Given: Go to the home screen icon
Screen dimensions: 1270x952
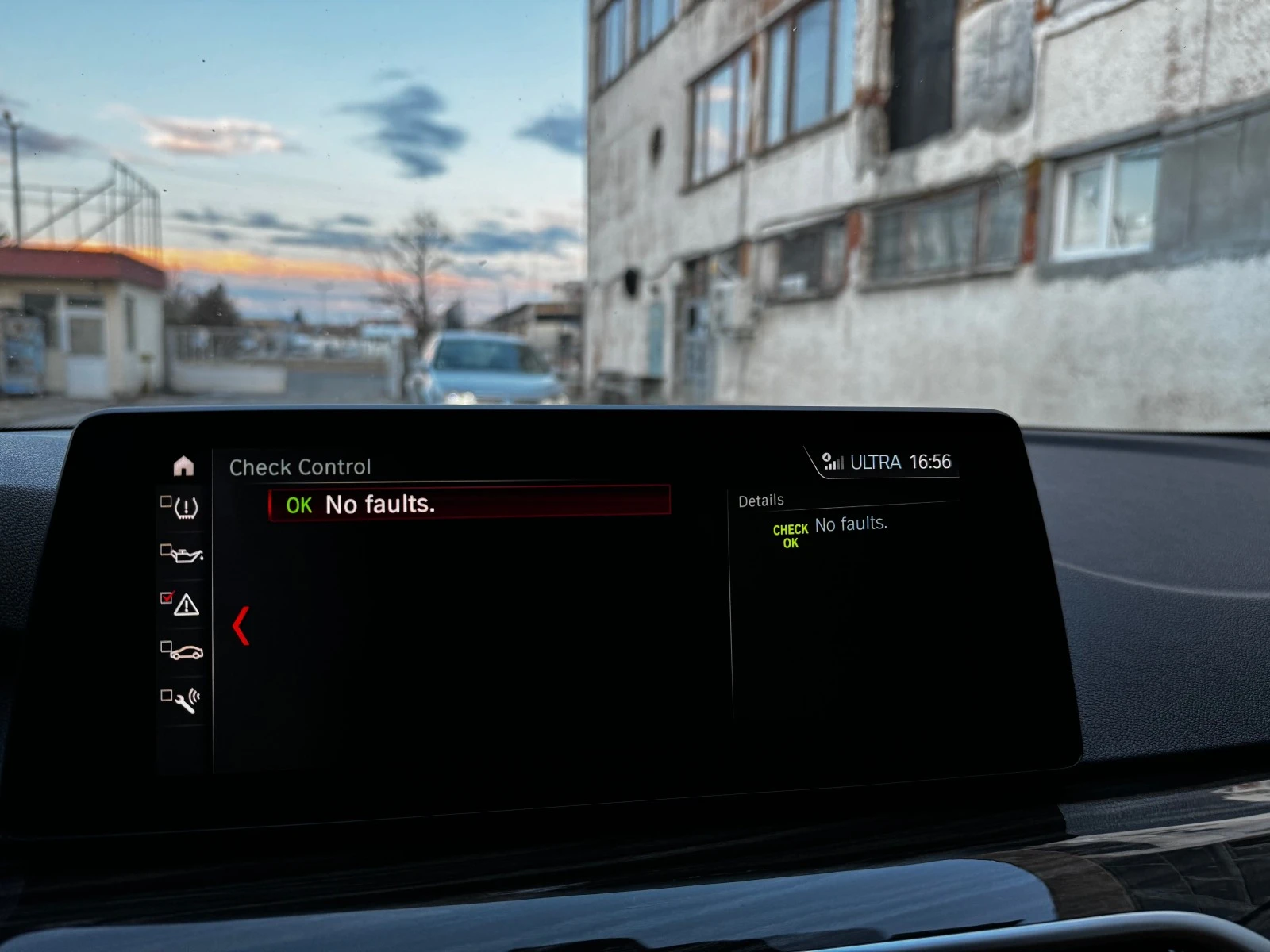Looking at the screenshot, I should pos(183,466).
